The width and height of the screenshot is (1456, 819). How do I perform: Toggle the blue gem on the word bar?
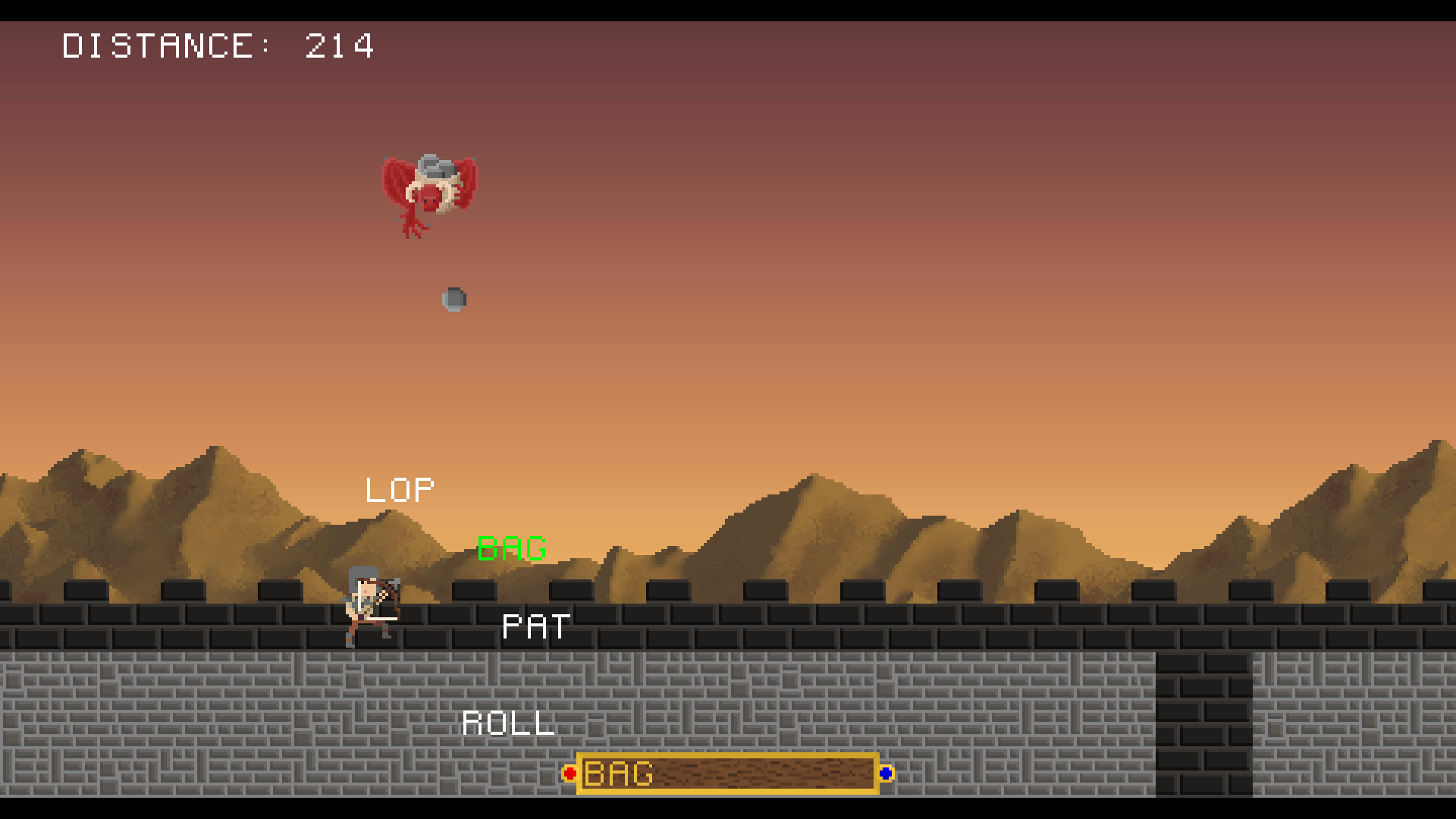pyautogui.click(x=886, y=773)
